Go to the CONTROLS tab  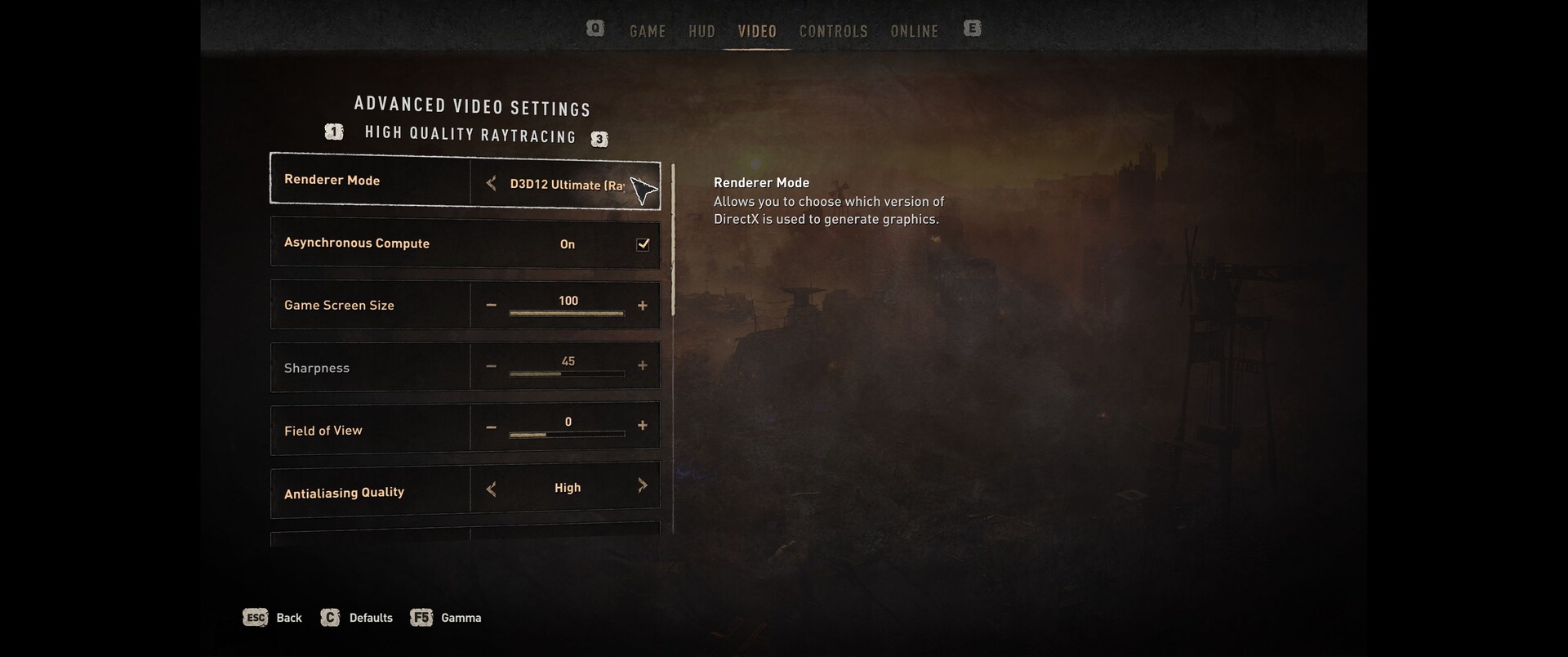point(833,31)
